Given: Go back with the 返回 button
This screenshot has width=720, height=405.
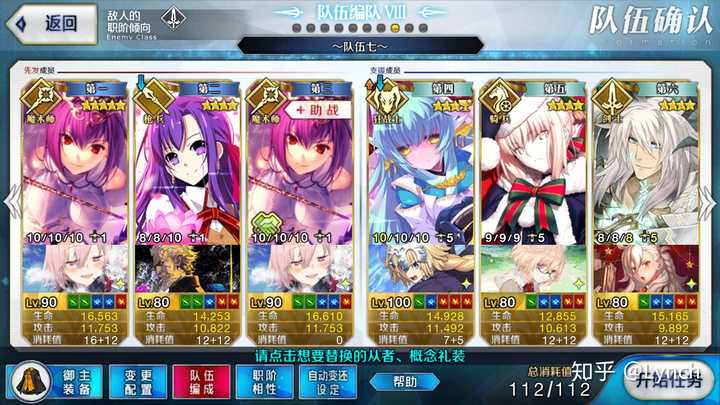Looking at the screenshot, I should pyautogui.click(x=53, y=23).
